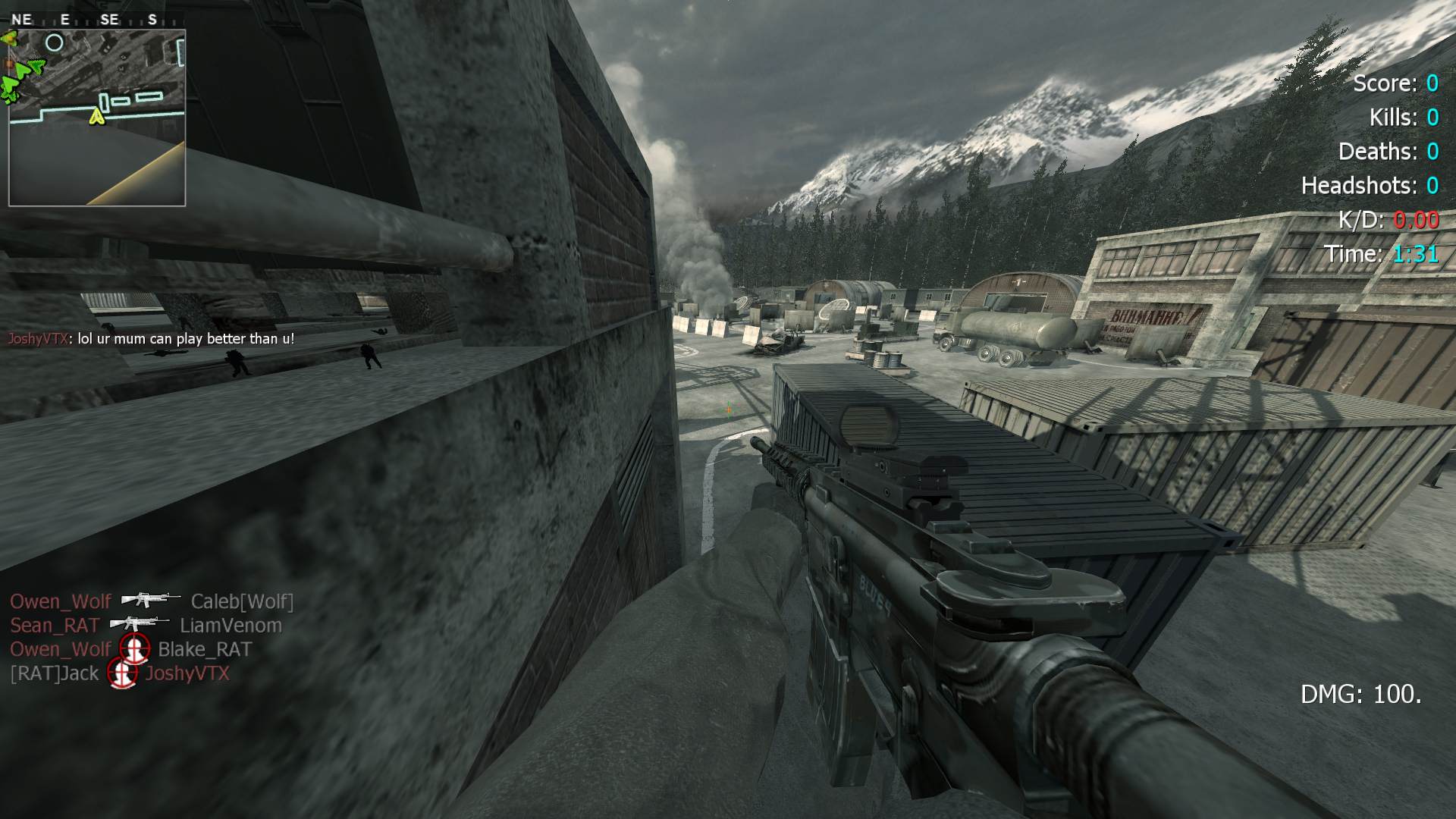
Task: Click the white circle marker on the minimap
Action: [x=55, y=43]
